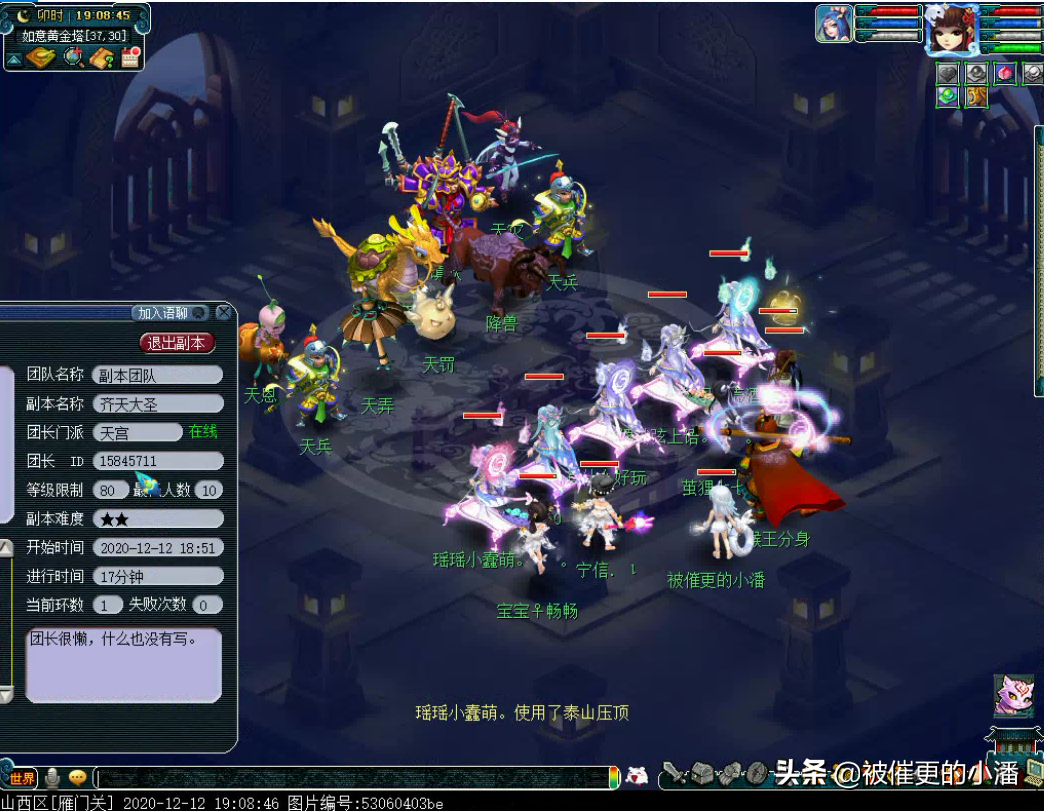Select the green orb buff icon
1044x811 pixels.
(x=948, y=97)
